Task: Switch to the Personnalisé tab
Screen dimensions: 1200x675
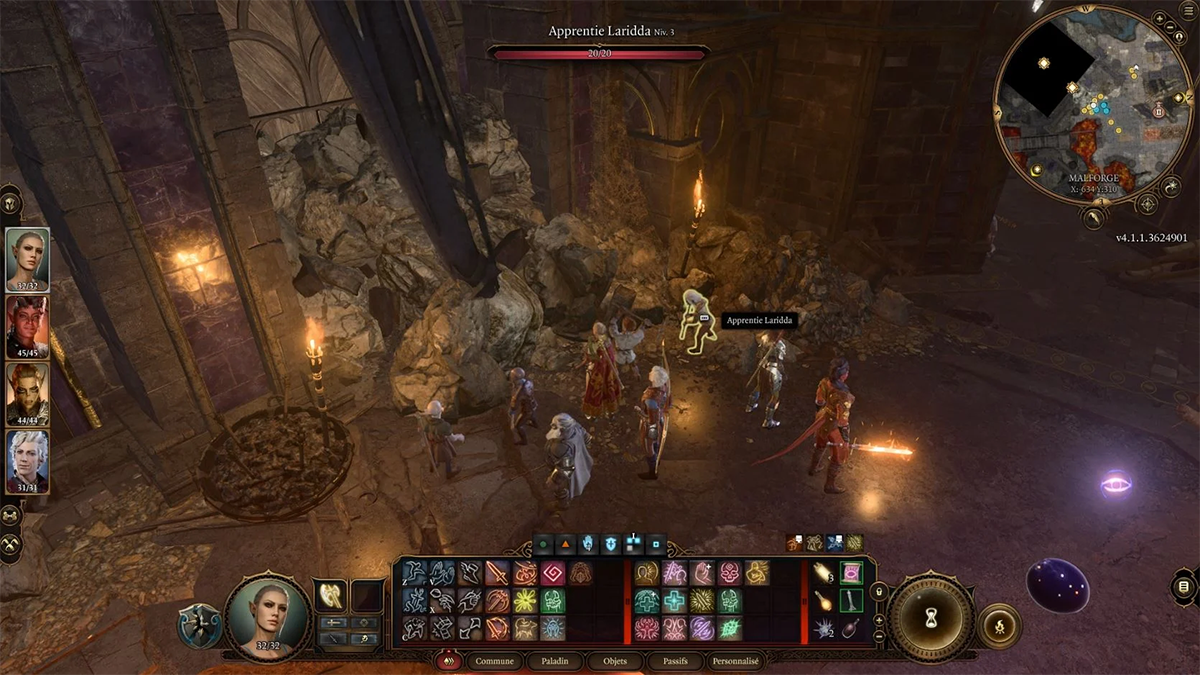Action: [735, 661]
